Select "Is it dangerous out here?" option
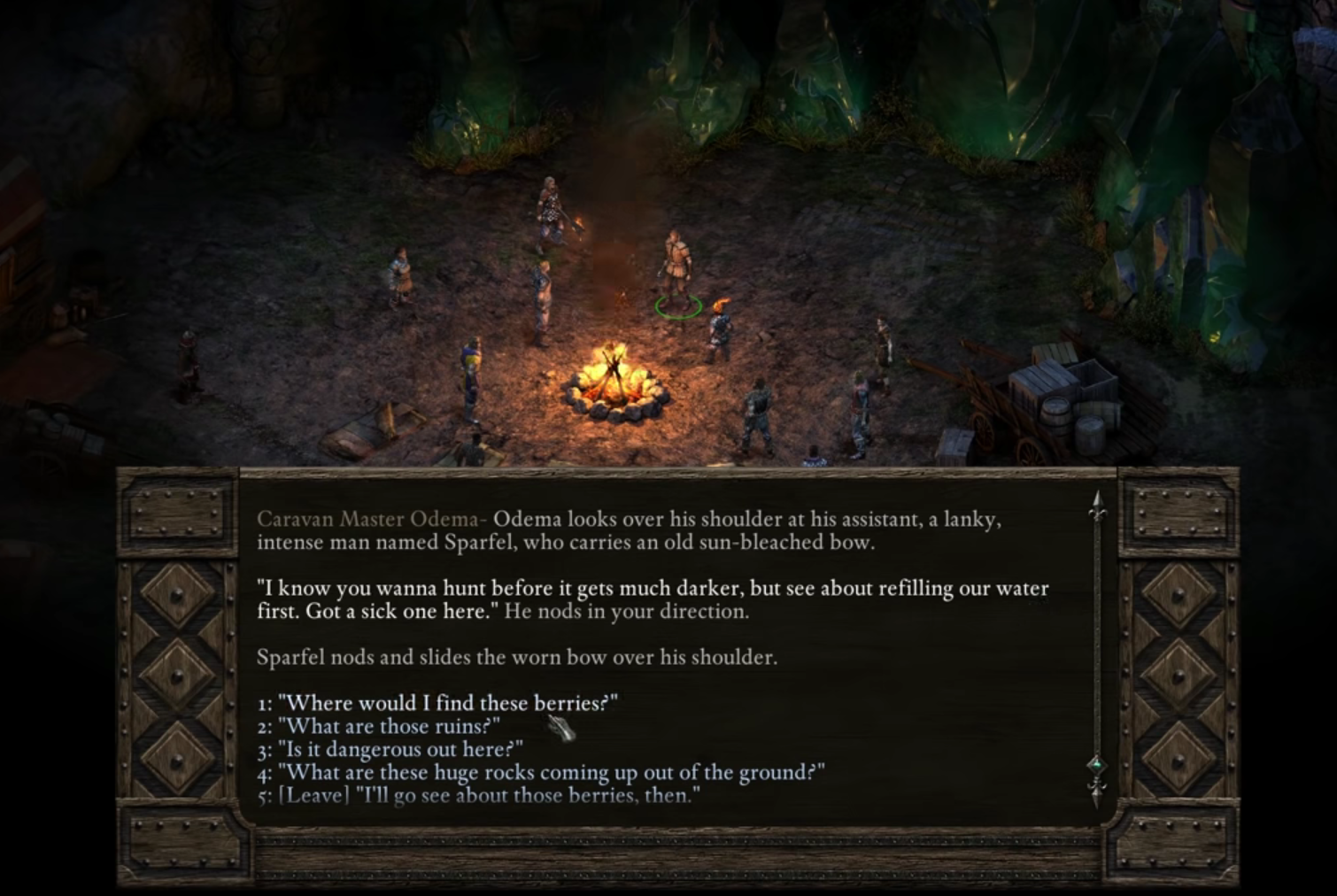This screenshot has height=896, width=1337. tap(399, 749)
